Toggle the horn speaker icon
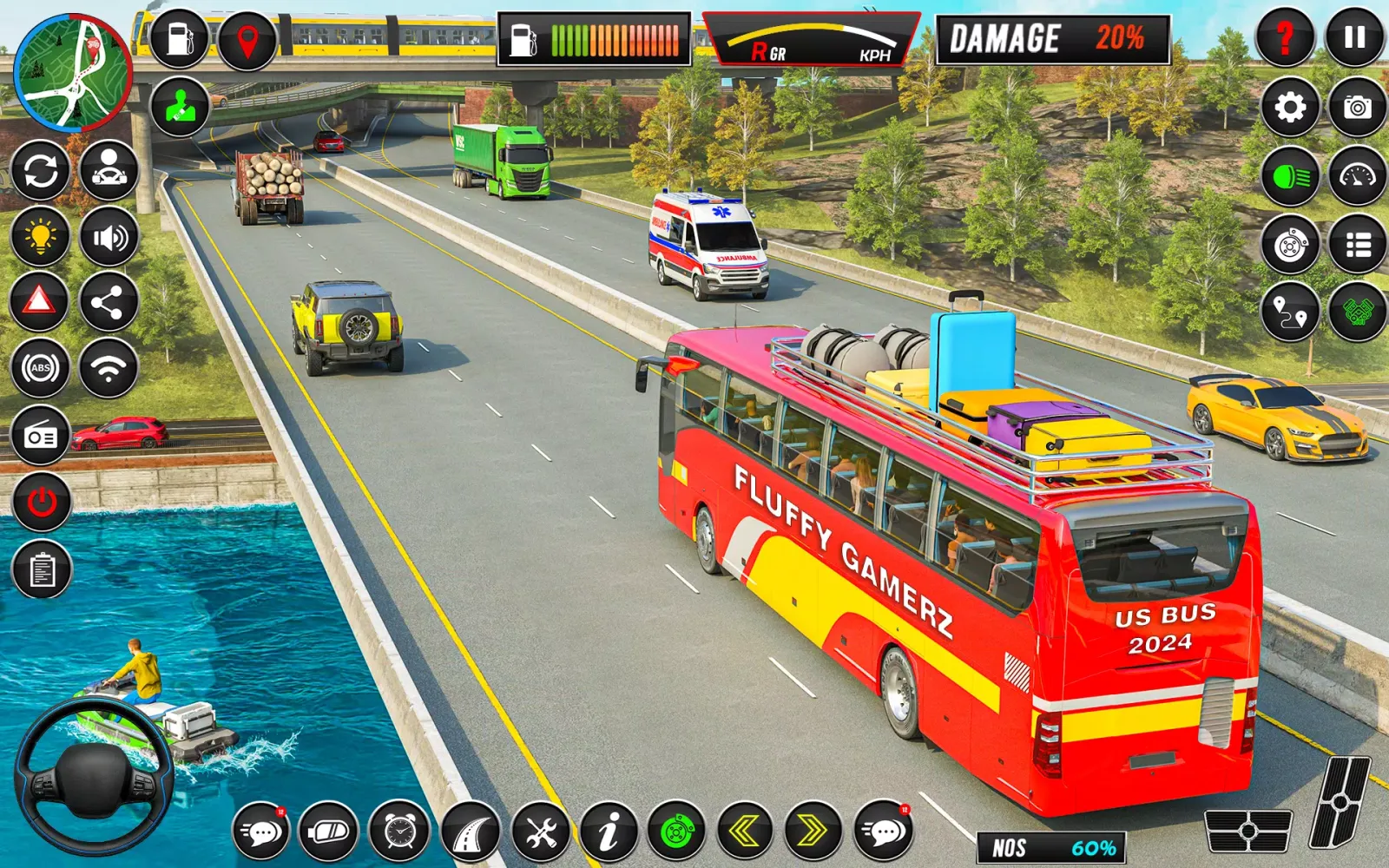Image resolution: width=1389 pixels, height=868 pixels. pos(109,237)
